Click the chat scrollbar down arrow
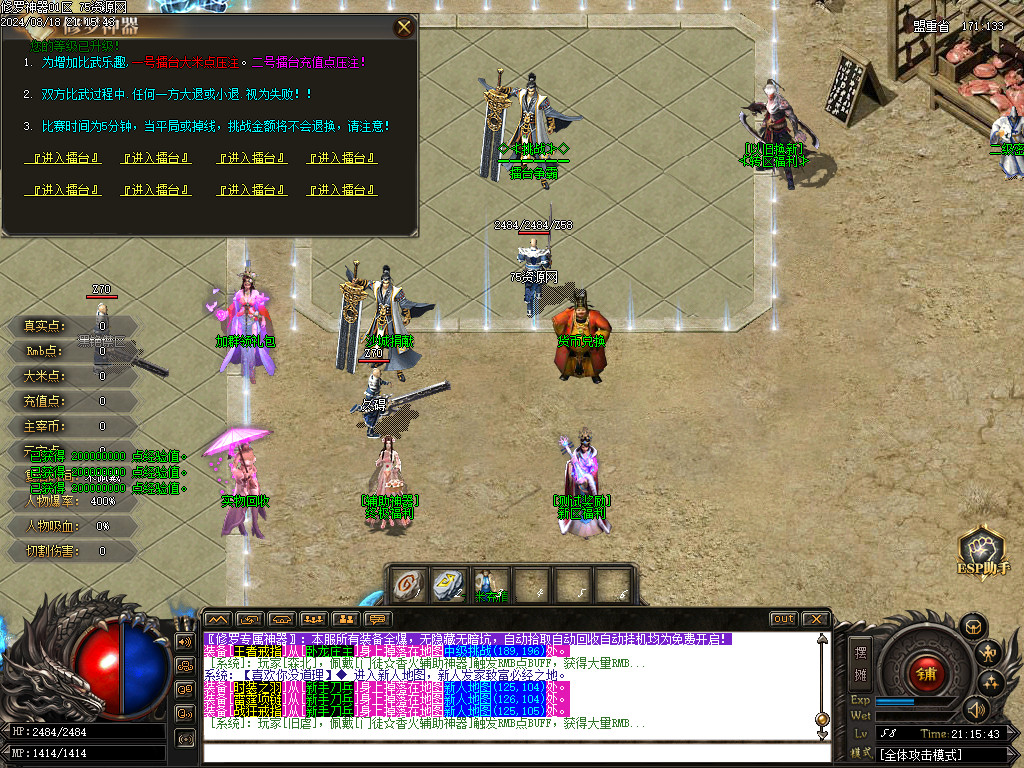 (x=822, y=735)
